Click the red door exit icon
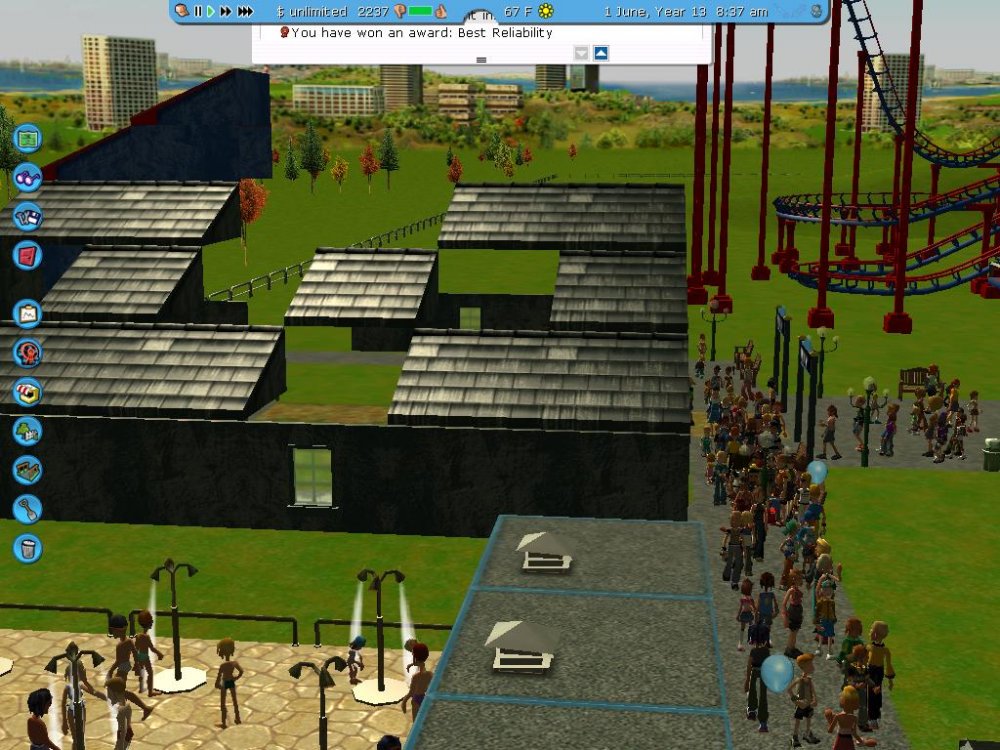Viewport: 1000px width, 750px height. (27, 254)
